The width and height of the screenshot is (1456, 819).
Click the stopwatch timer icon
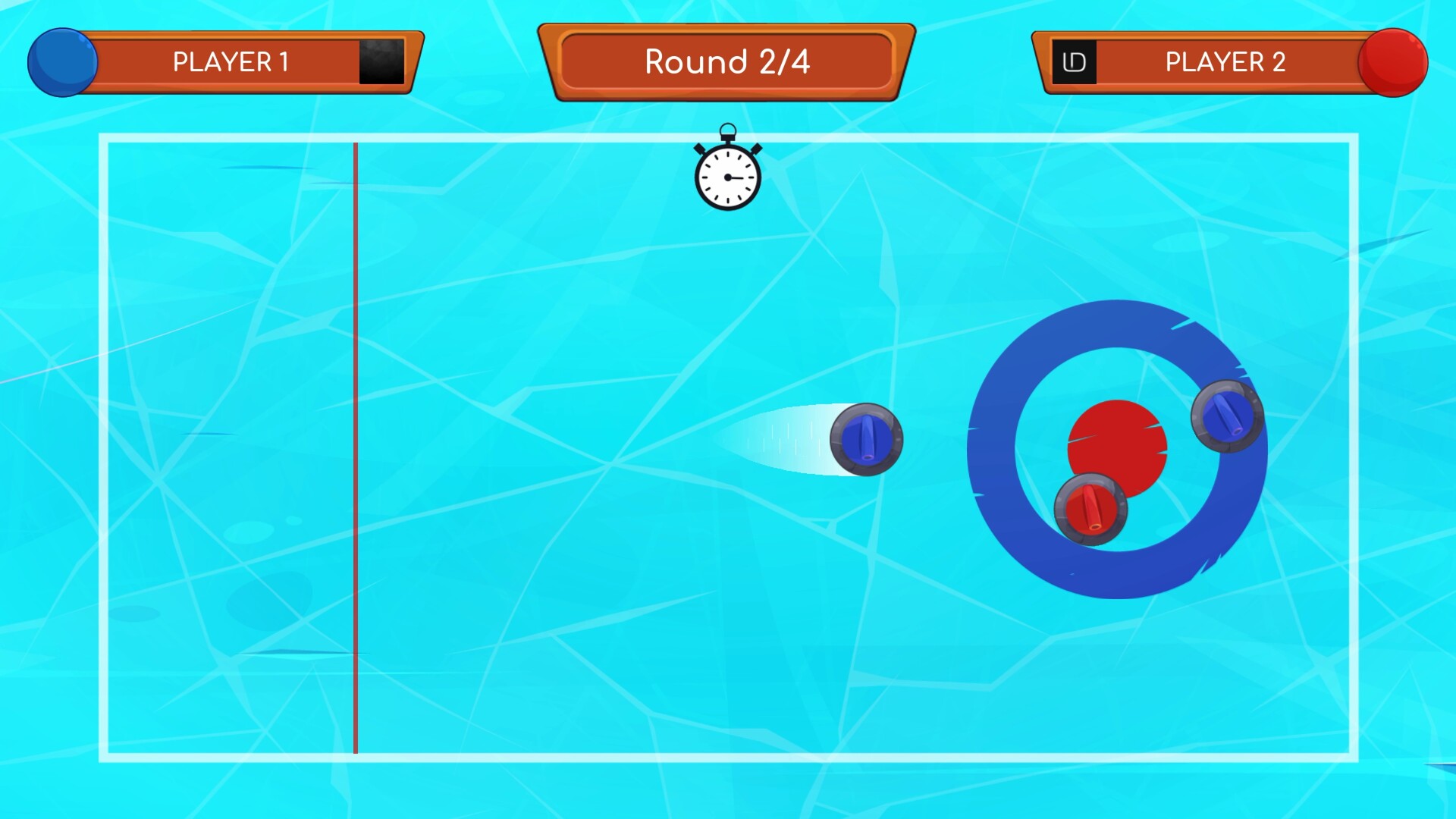click(x=727, y=173)
